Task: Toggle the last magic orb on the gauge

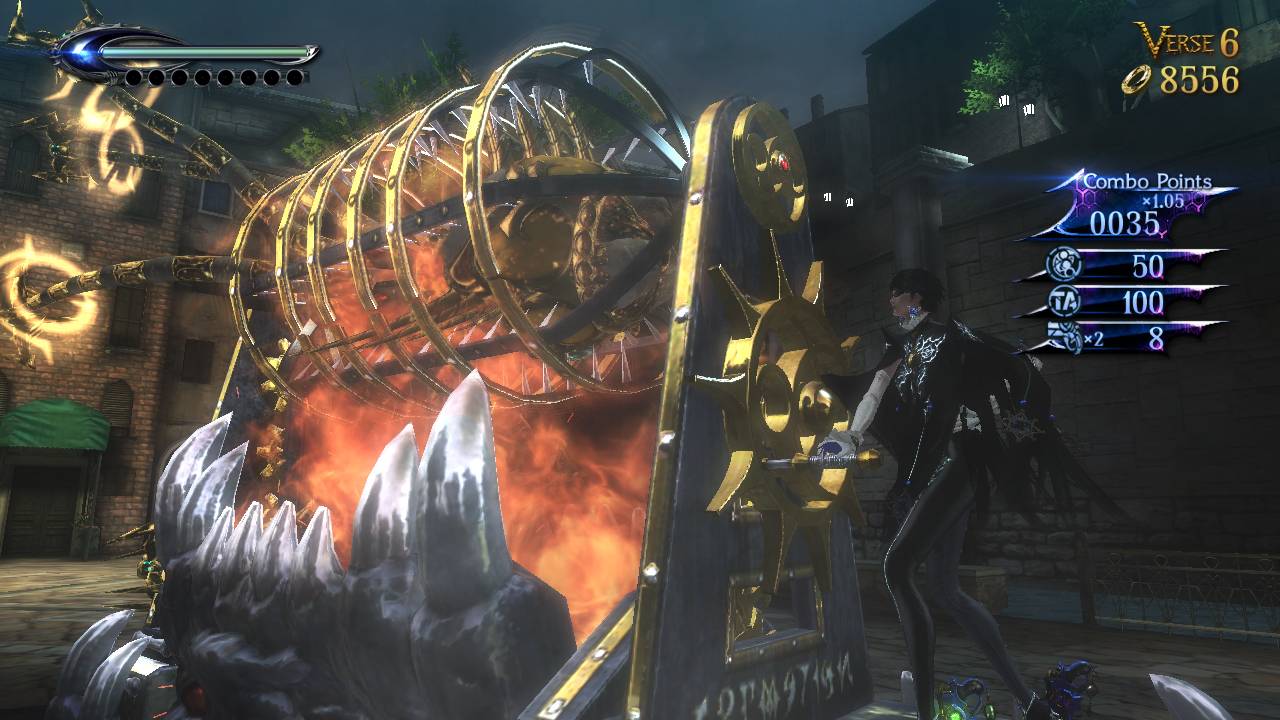Action: [294, 78]
